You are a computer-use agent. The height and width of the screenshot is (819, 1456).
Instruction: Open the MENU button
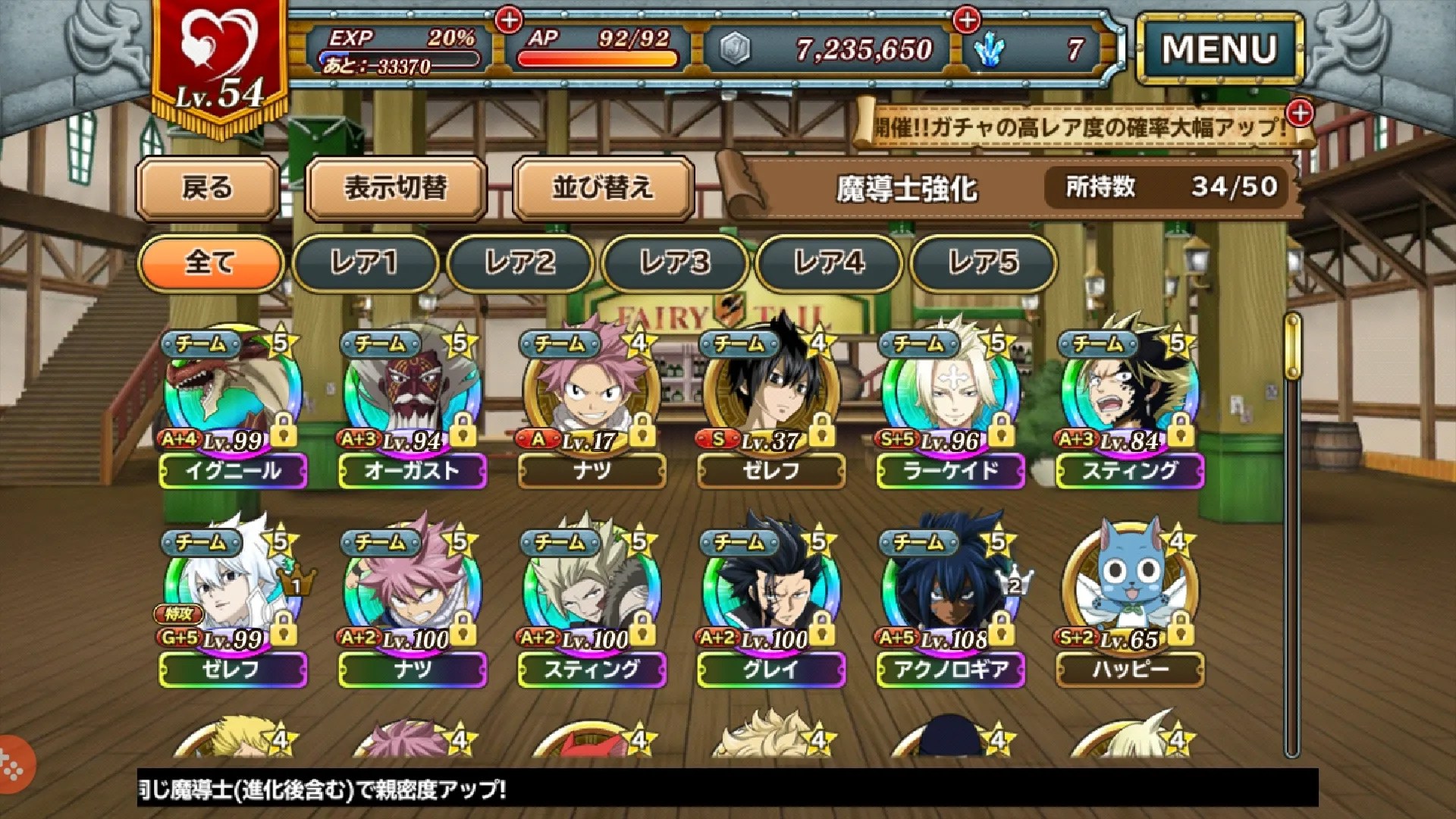pyautogui.click(x=1219, y=47)
